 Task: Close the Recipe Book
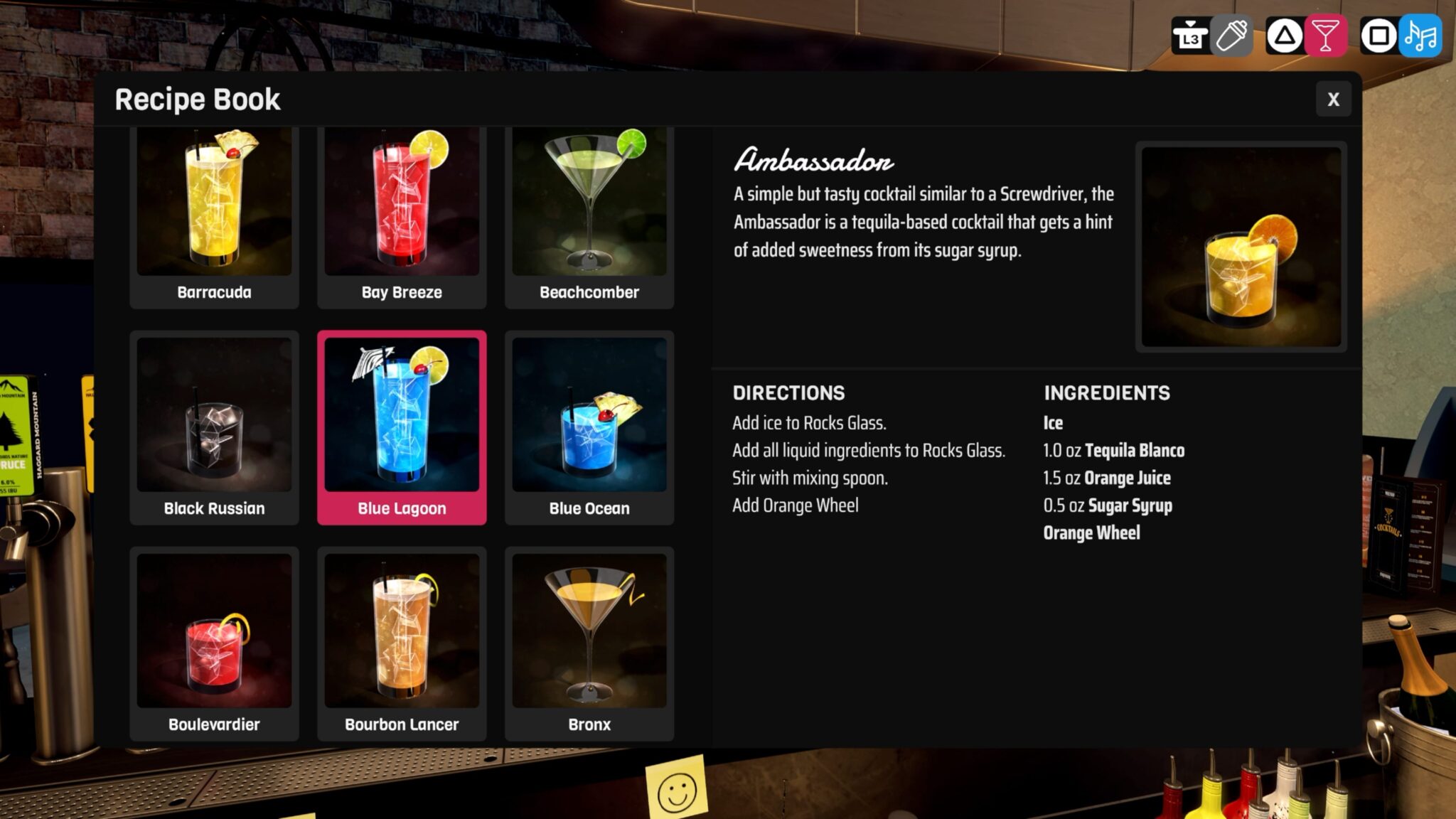point(1334,100)
